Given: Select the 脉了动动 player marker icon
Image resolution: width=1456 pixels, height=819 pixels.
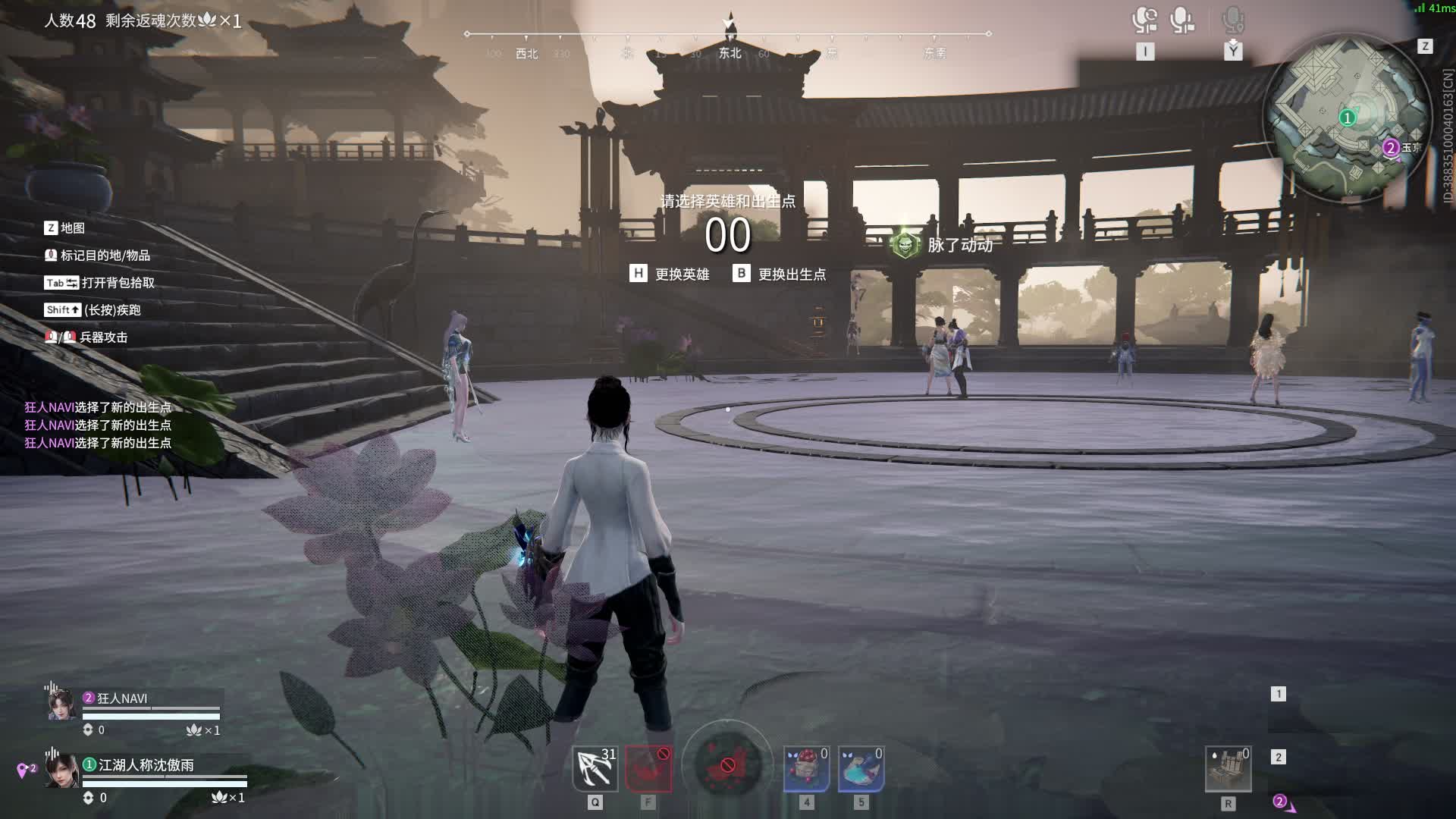Looking at the screenshot, I should [x=905, y=244].
